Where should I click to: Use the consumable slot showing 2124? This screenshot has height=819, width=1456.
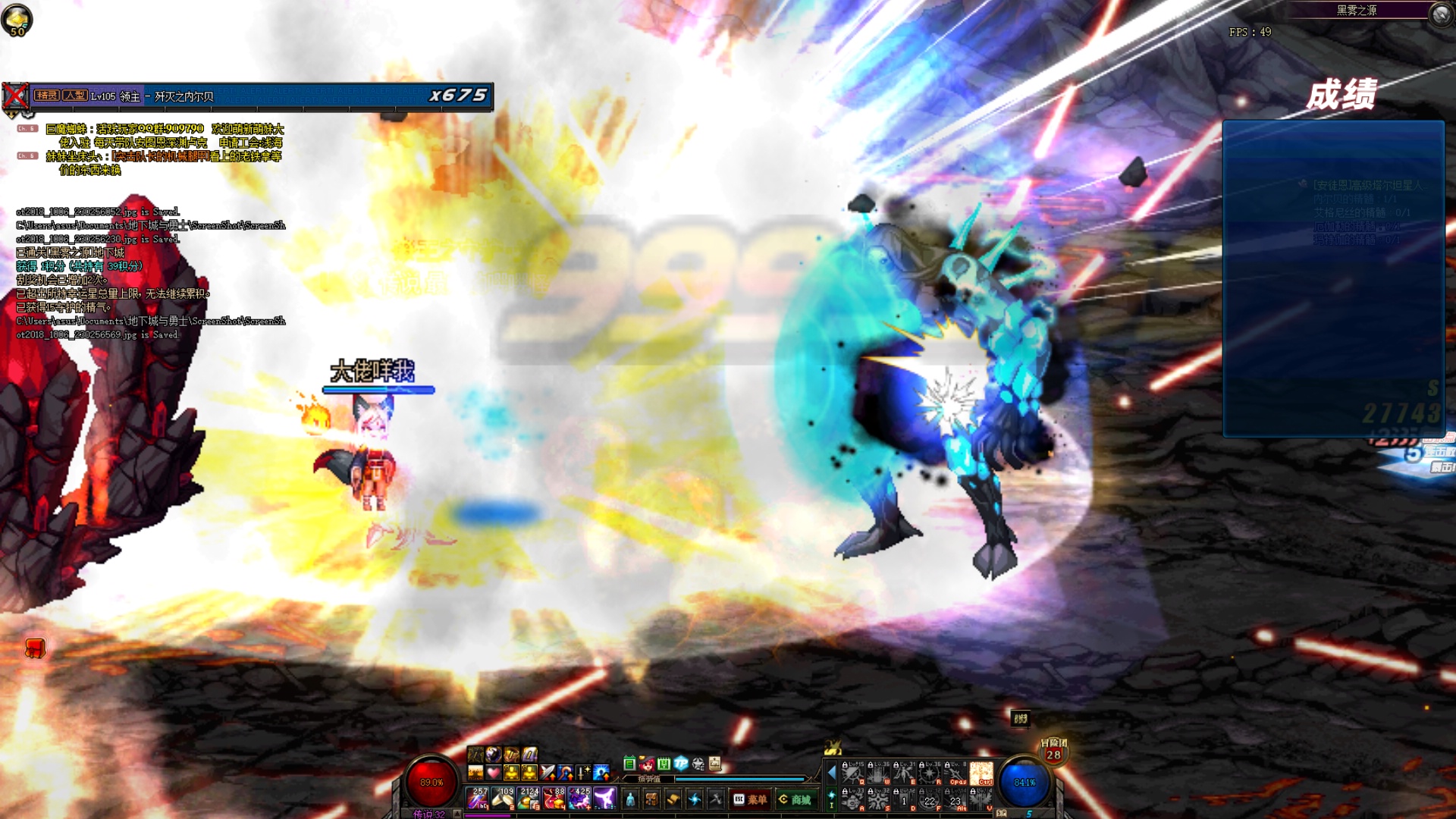click(529, 798)
